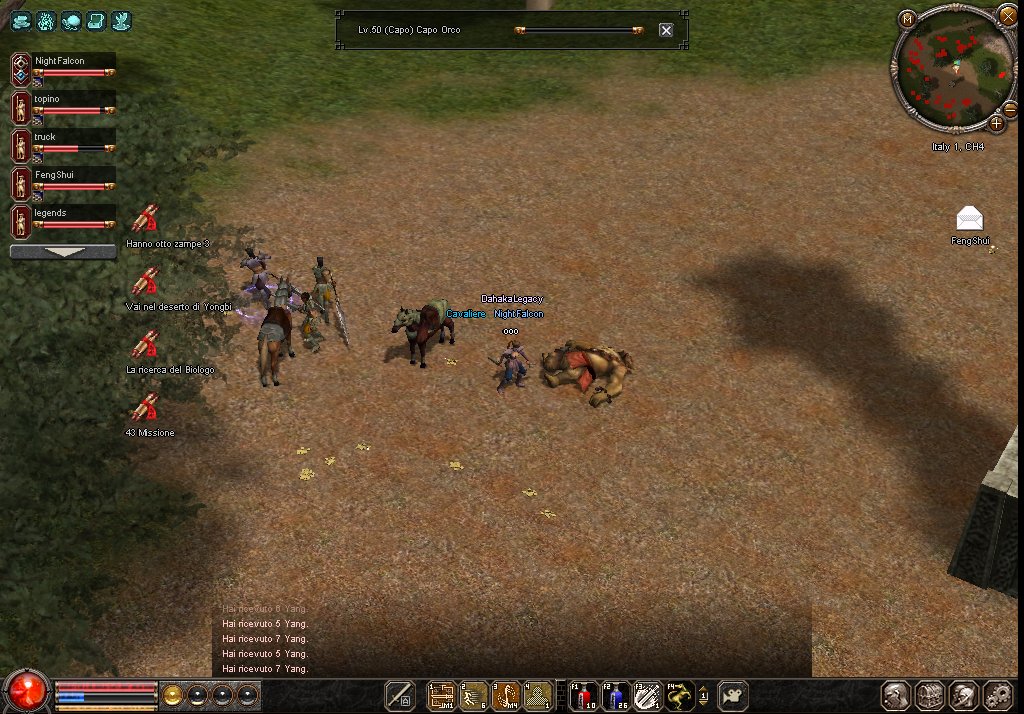Image resolution: width=1024 pixels, height=714 pixels.
Task: Expand the party list with the down arrow
Action: (63, 252)
